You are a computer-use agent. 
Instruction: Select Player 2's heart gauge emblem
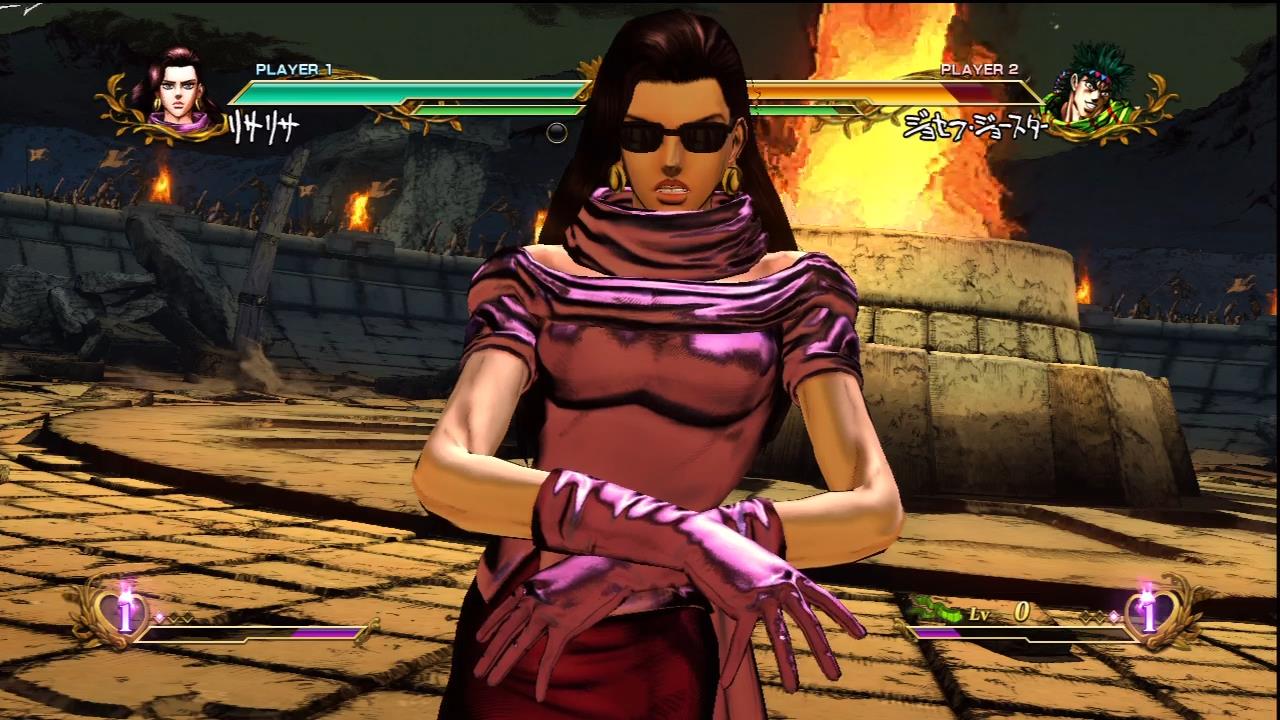(1148, 611)
